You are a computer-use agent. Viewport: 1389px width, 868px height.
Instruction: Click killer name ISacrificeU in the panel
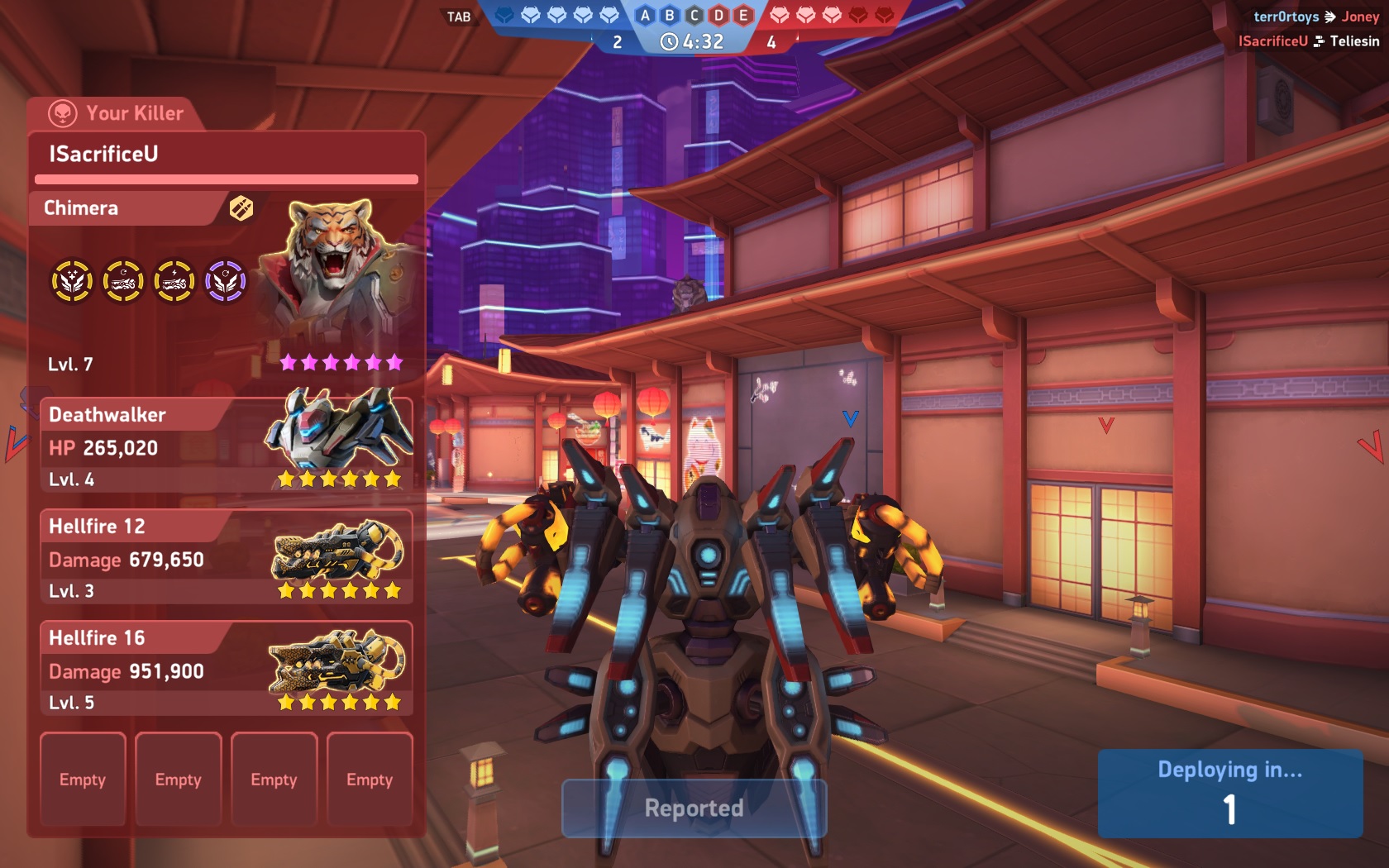click(104, 154)
